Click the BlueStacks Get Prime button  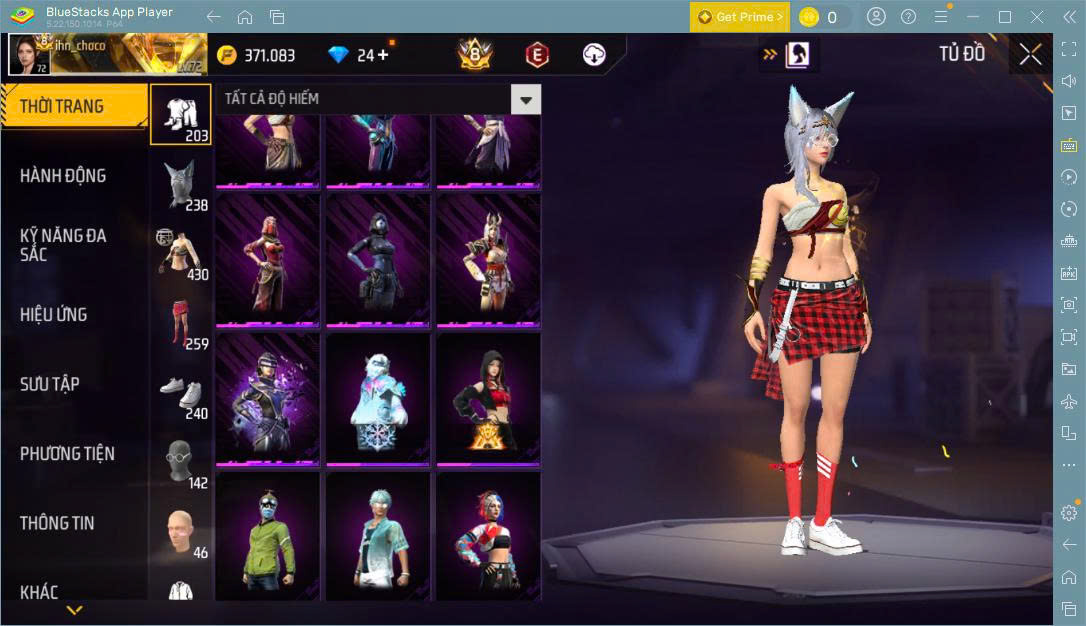coord(740,17)
